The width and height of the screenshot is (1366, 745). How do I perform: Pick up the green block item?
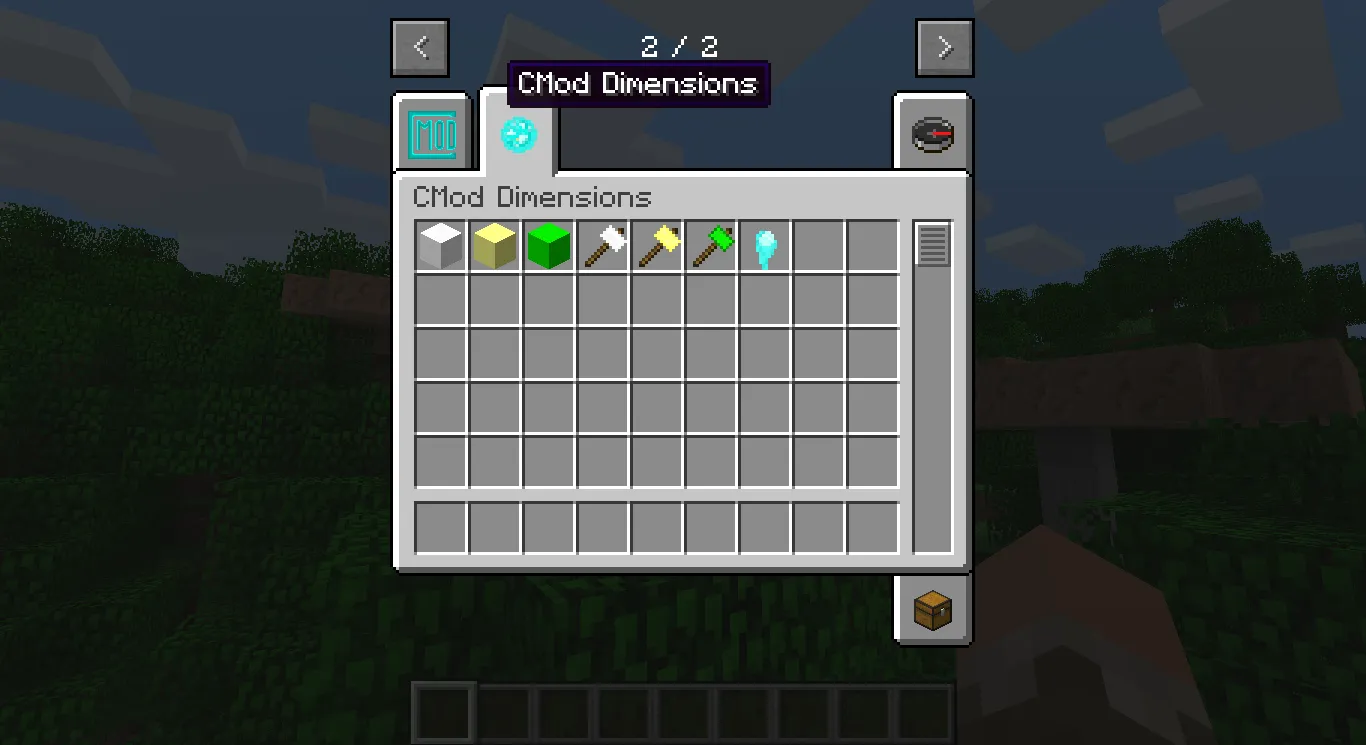tap(548, 245)
